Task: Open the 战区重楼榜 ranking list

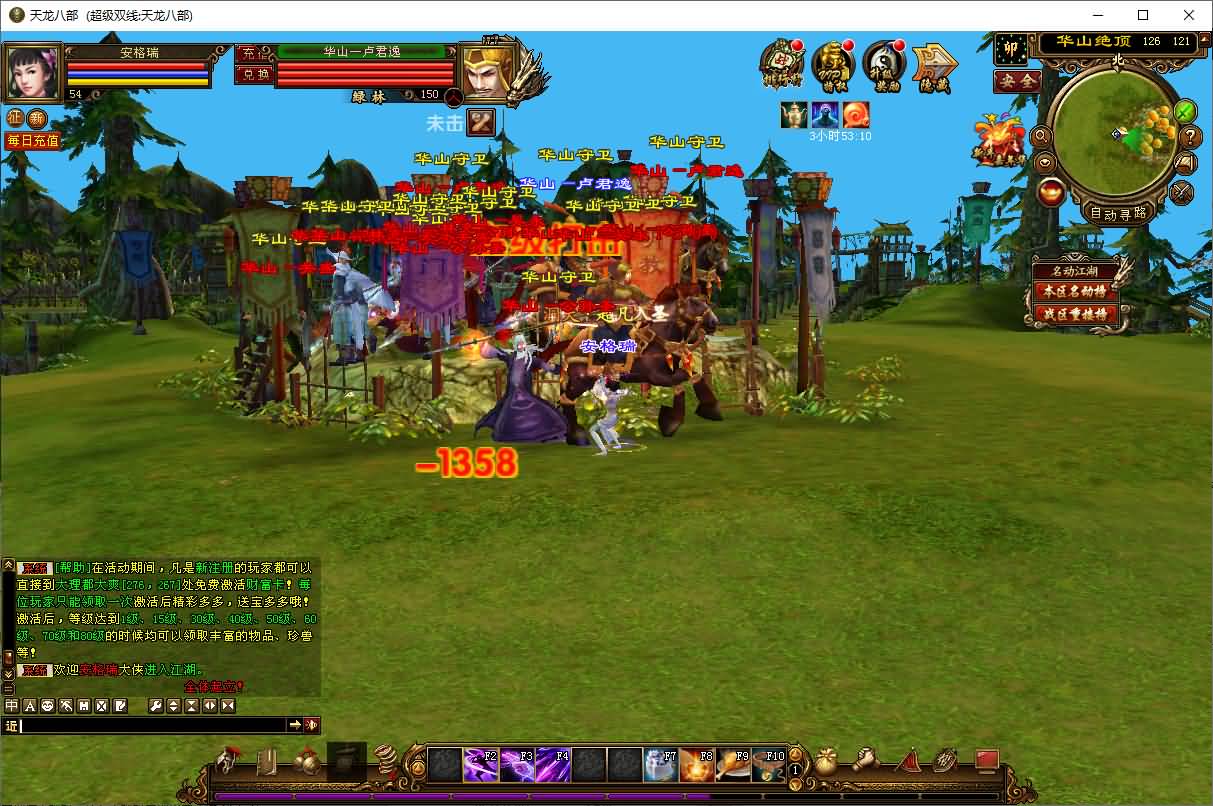Action: point(1076,313)
